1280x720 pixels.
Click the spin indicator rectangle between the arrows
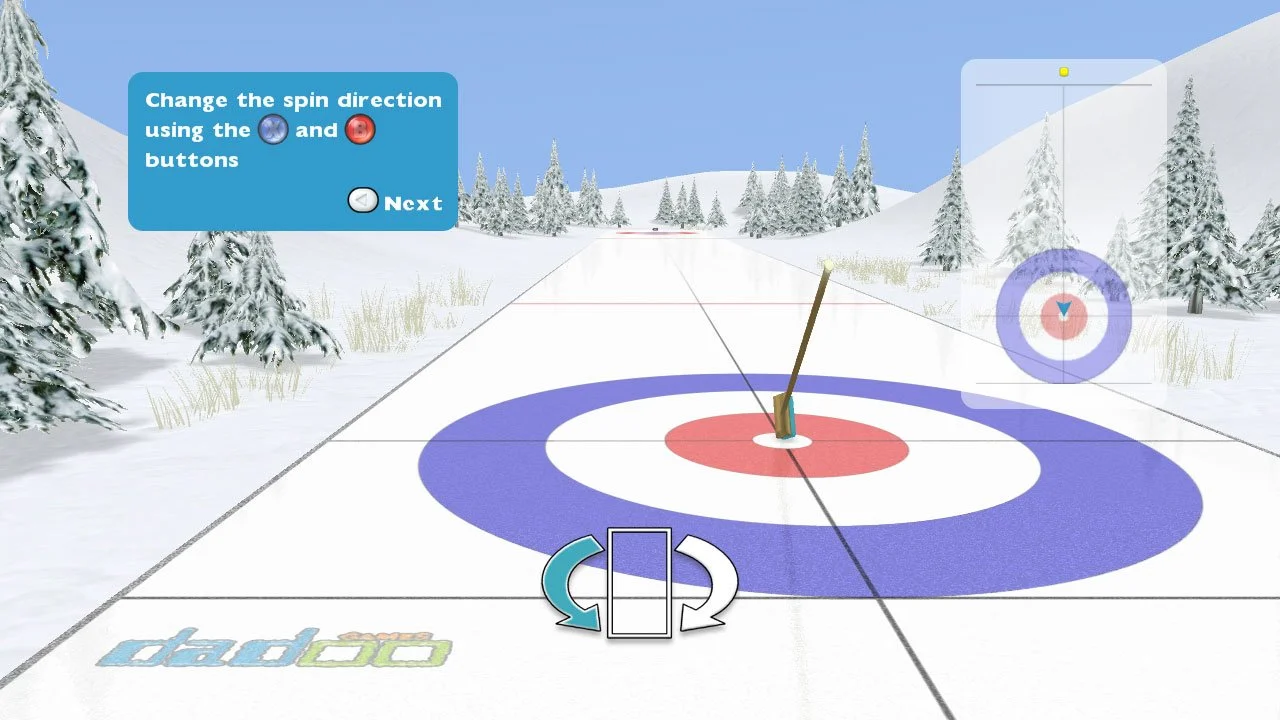click(637, 580)
